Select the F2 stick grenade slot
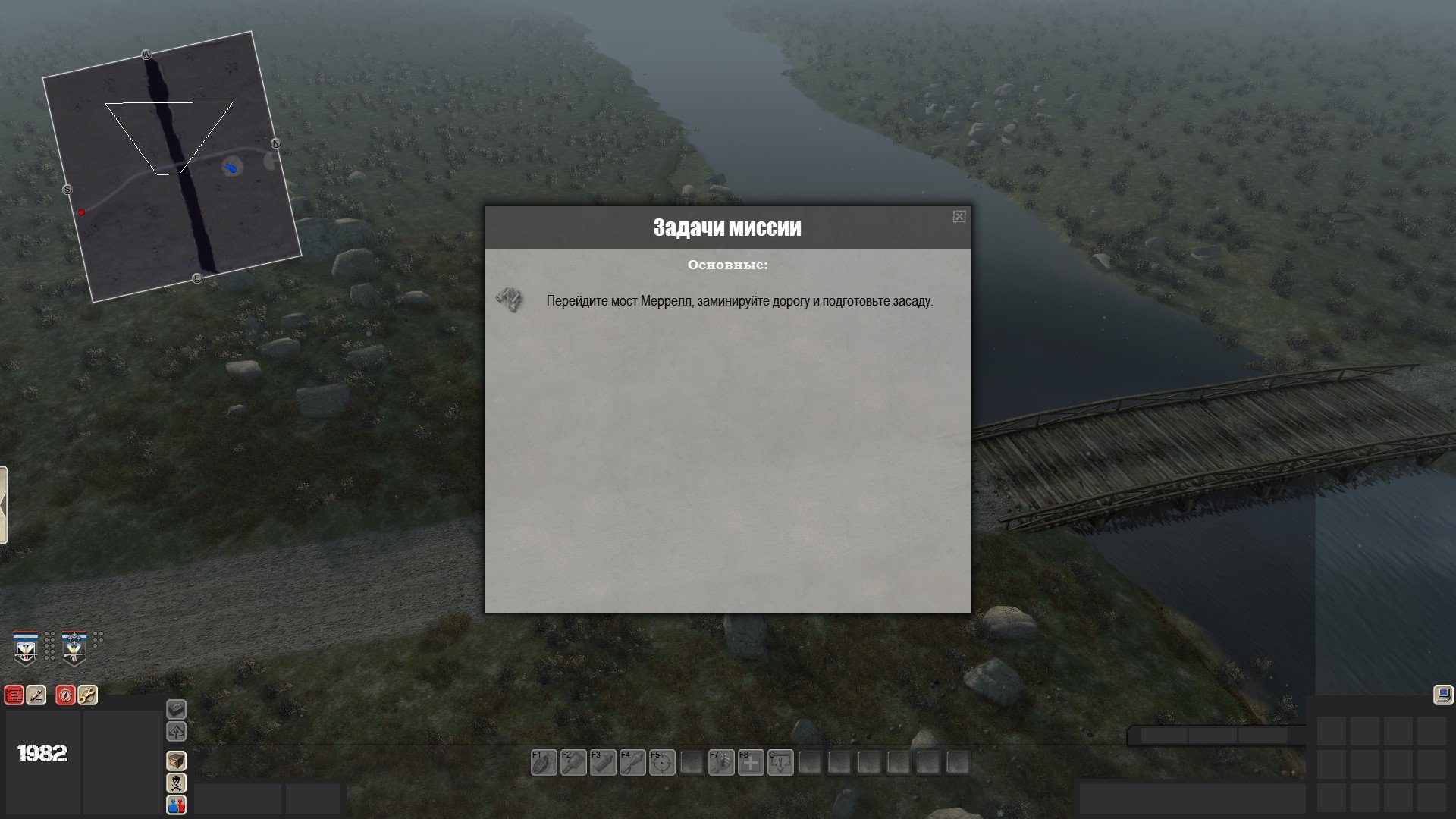This screenshot has width=1456, height=819. 573,762
